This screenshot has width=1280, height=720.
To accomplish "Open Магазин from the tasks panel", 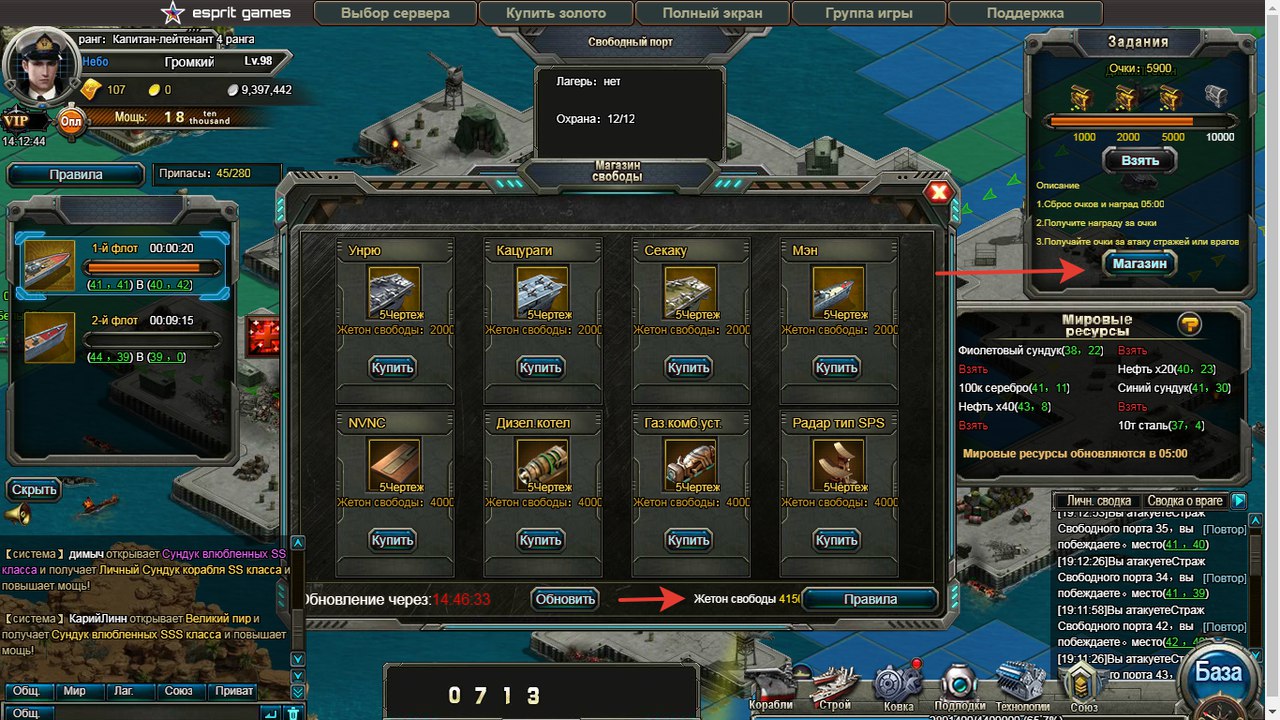I will (x=1139, y=263).
